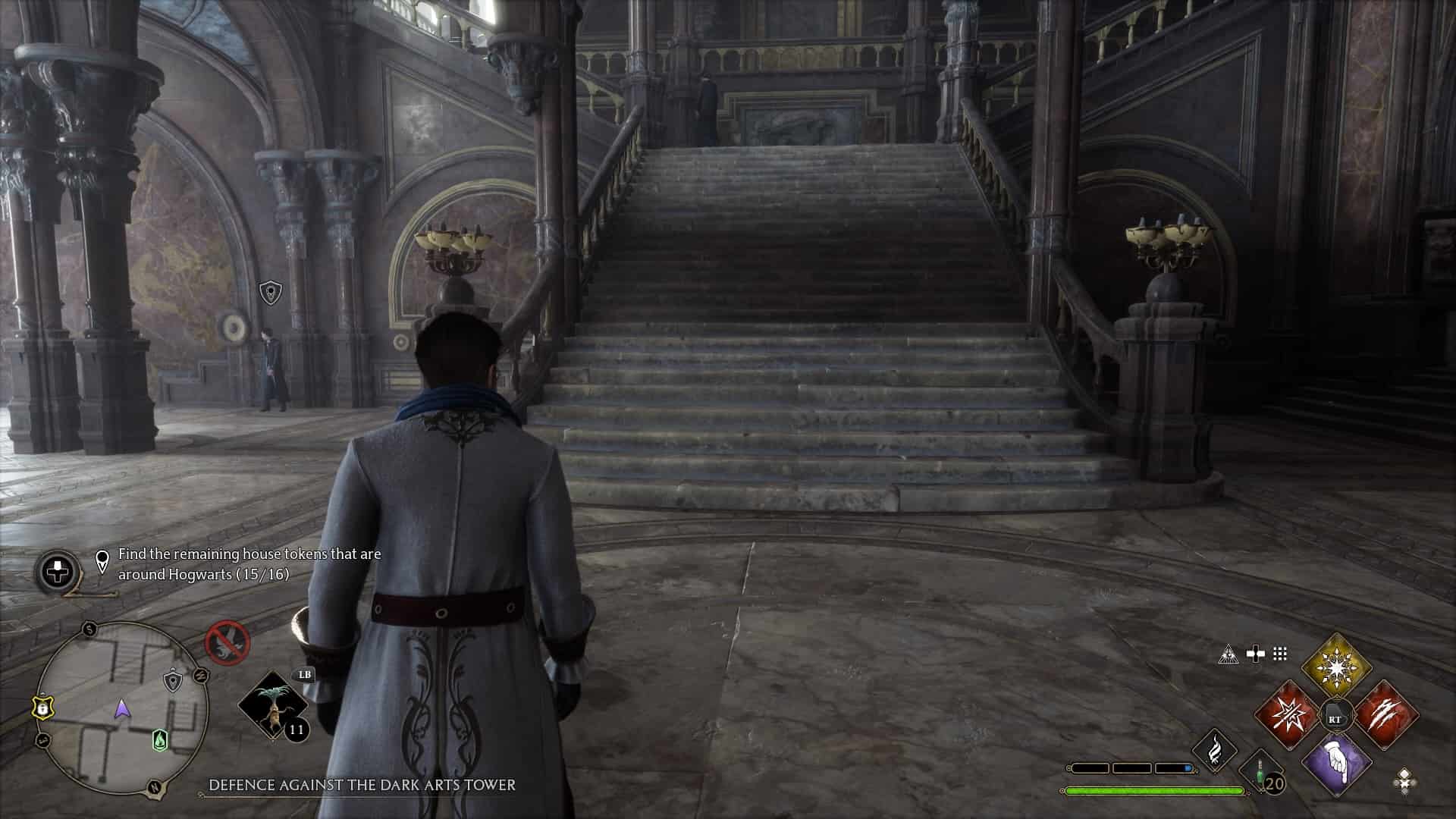Open the spell grid dots icon
The image size is (1456, 819).
point(1280,654)
